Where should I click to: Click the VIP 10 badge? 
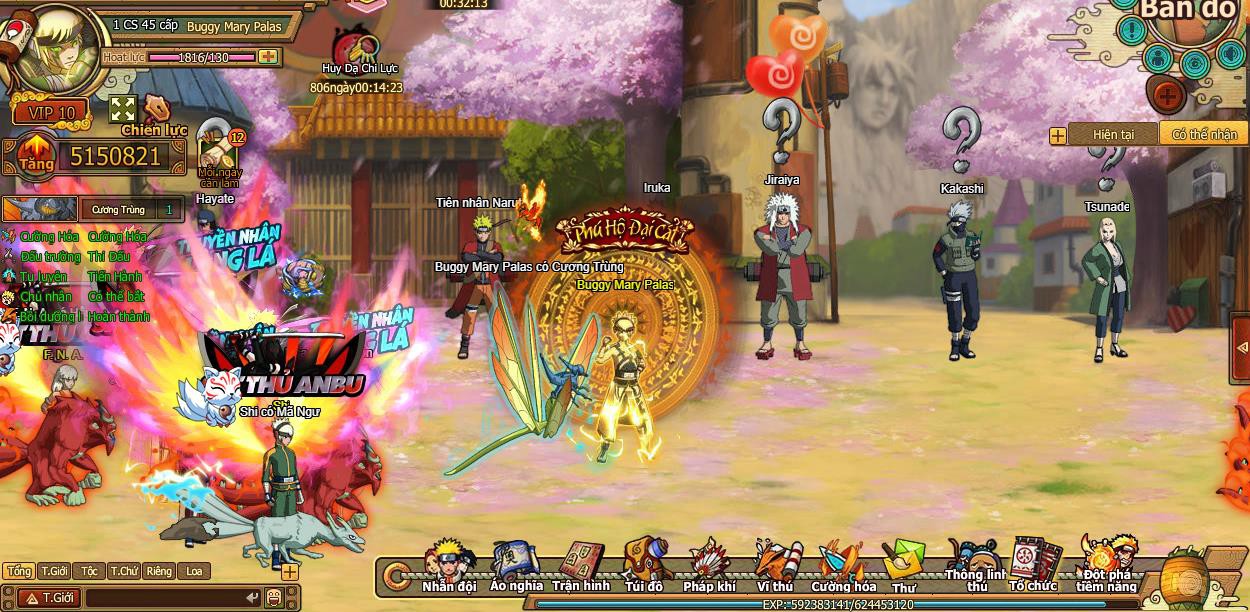(x=52, y=112)
